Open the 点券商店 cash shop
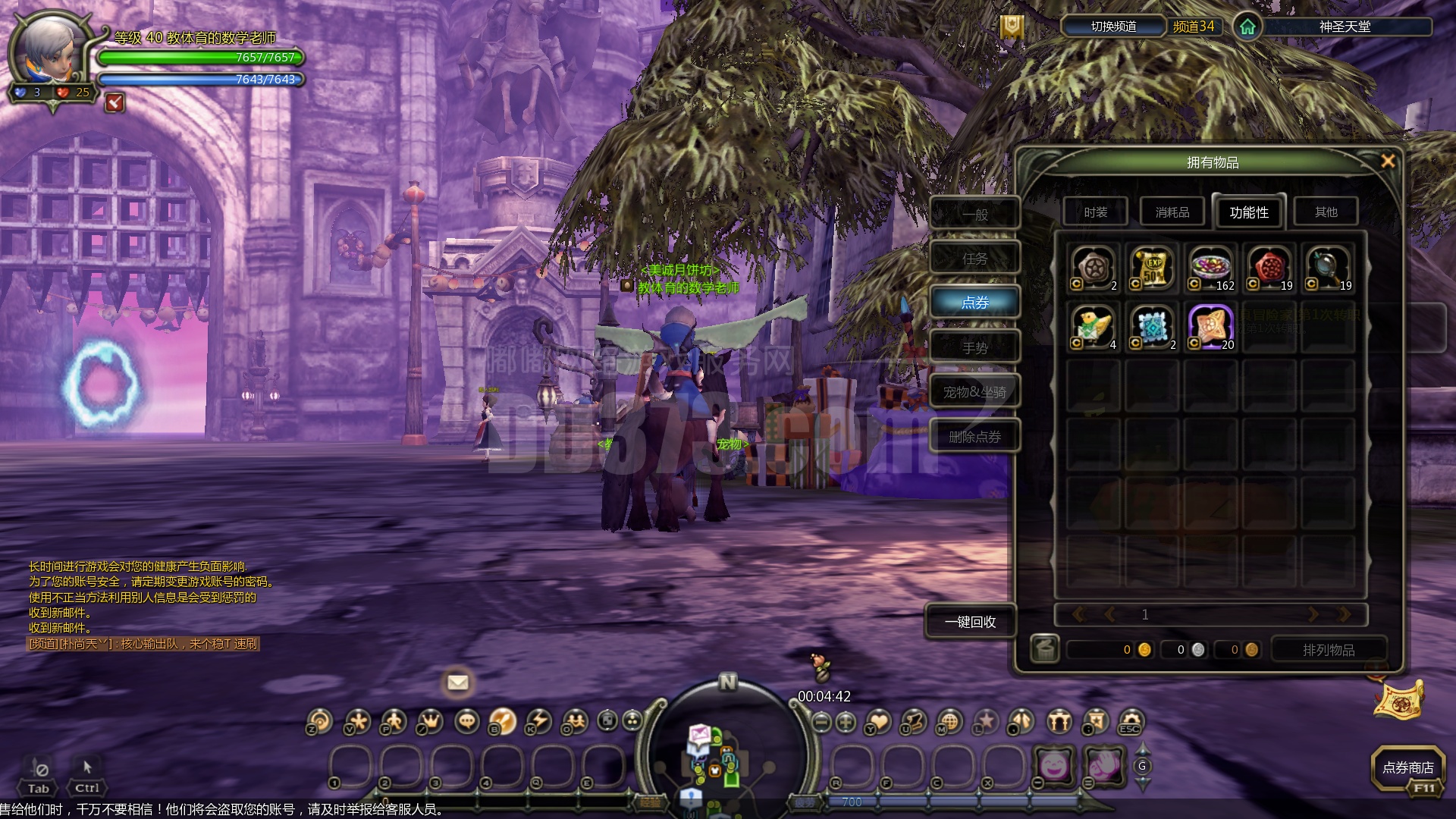The image size is (1456, 819). tap(1407, 767)
